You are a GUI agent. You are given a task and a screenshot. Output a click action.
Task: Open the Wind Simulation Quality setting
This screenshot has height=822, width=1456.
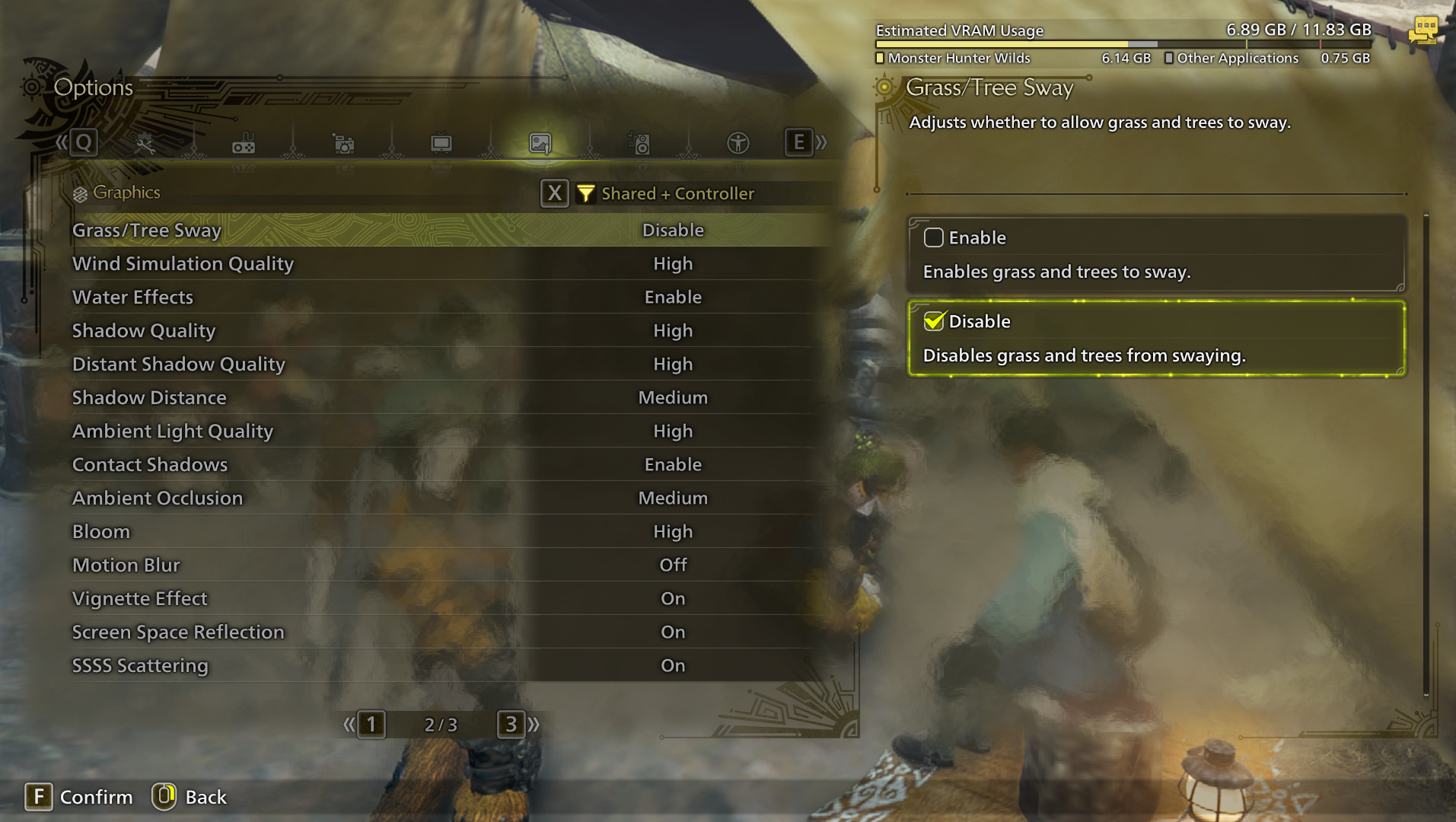pyautogui.click(x=449, y=263)
